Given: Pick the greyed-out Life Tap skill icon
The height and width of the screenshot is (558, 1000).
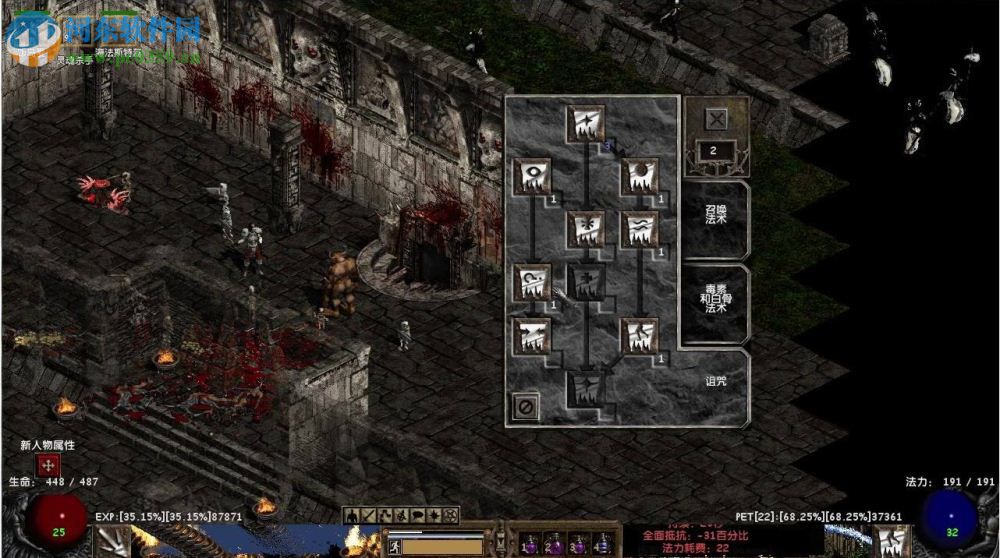Looking at the screenshot, I should 586,283.
